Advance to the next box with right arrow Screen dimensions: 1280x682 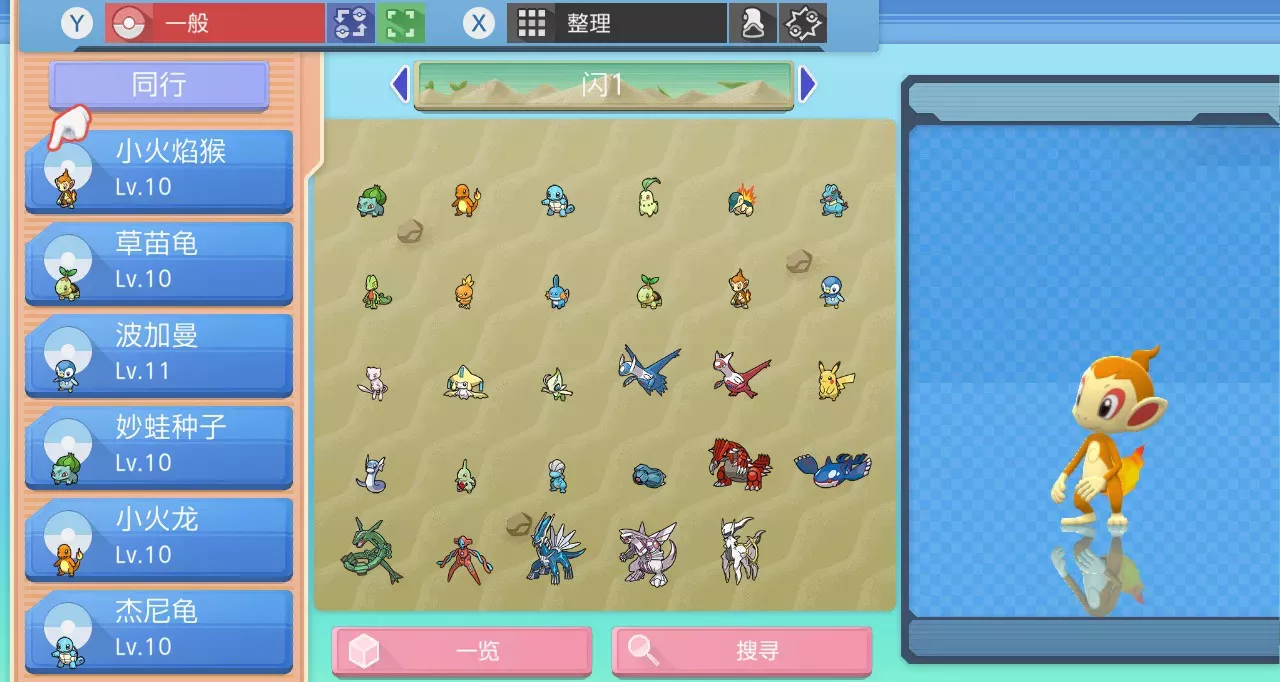[808, 85]
